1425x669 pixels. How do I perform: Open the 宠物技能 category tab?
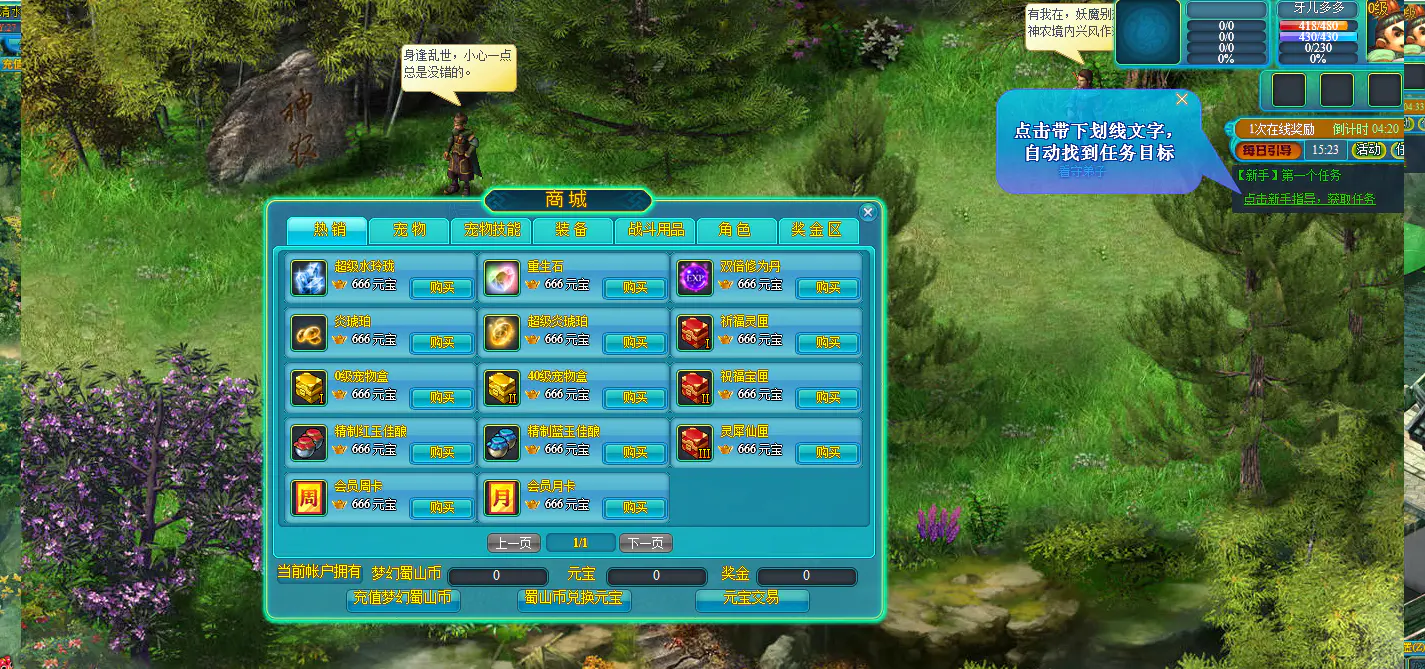[x=491, y=230]
